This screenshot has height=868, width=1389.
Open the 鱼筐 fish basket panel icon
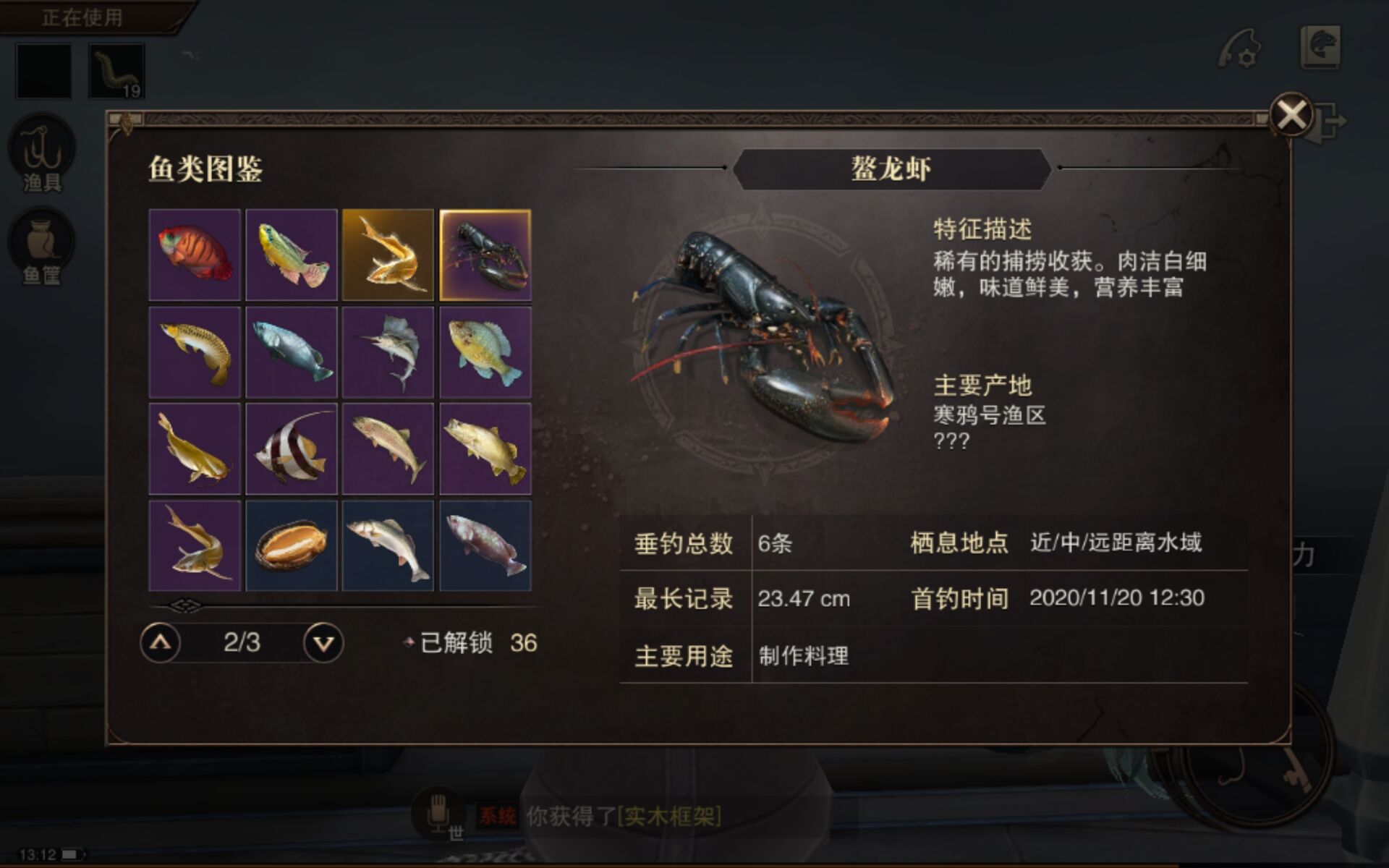coord(43,246)
